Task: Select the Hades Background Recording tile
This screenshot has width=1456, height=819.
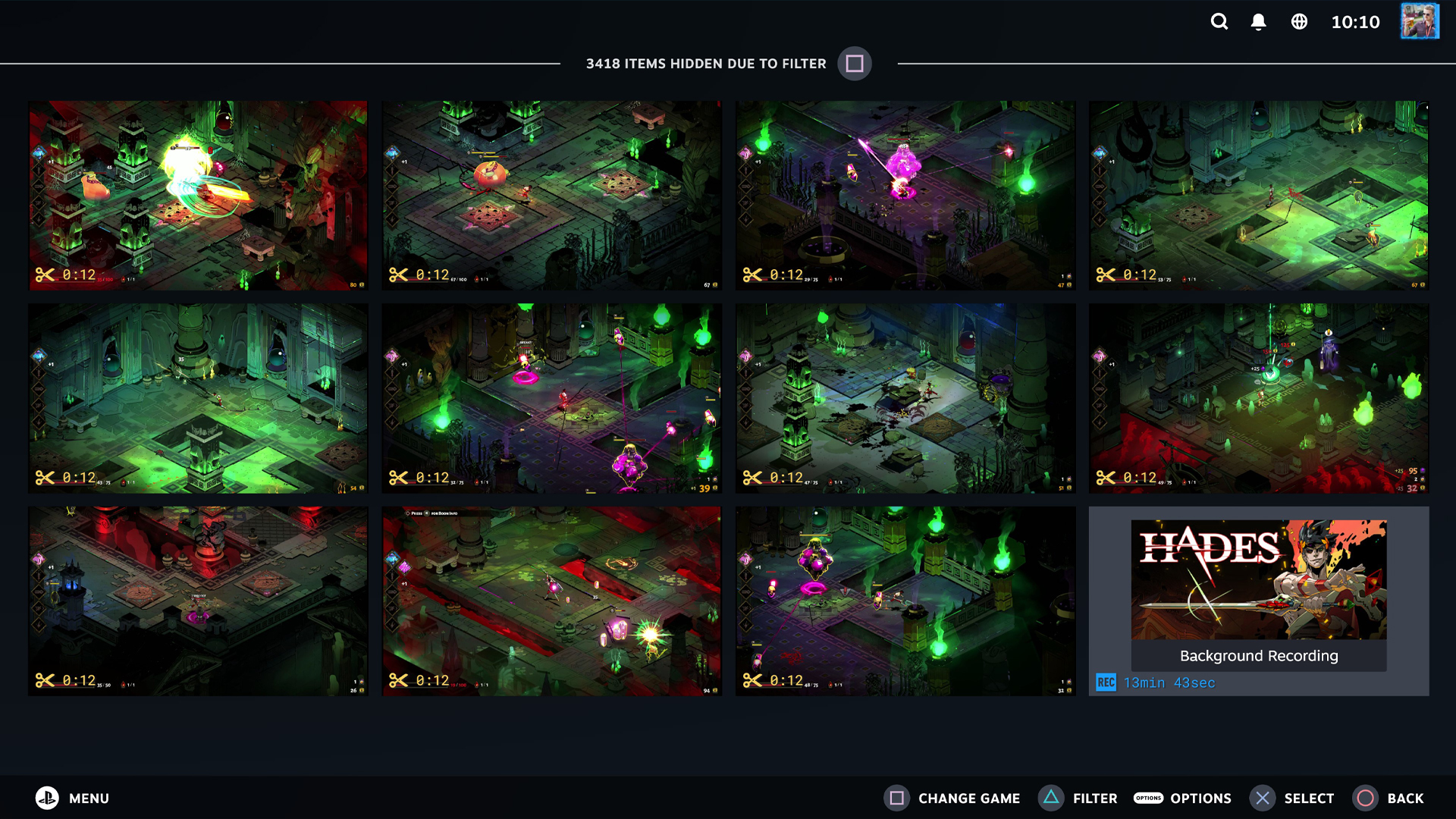Action: pos(1259,601)
